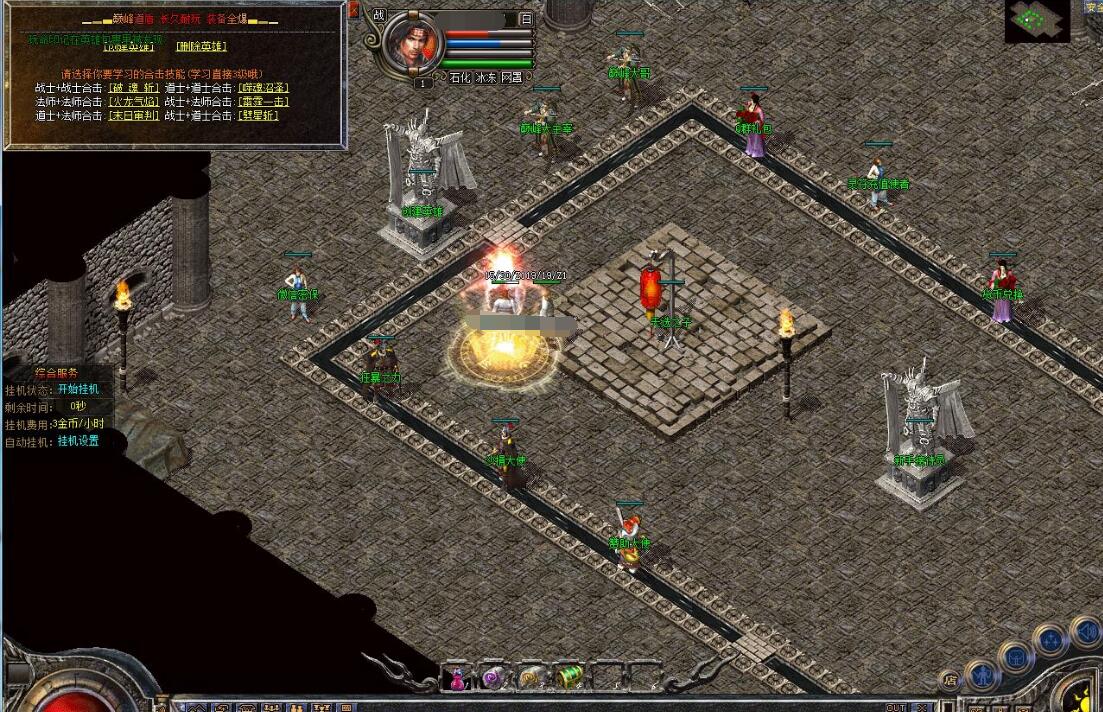Use the purple scroll hotbar item
The width and height of the screenshot is (1103, 712).
point(493,678)
